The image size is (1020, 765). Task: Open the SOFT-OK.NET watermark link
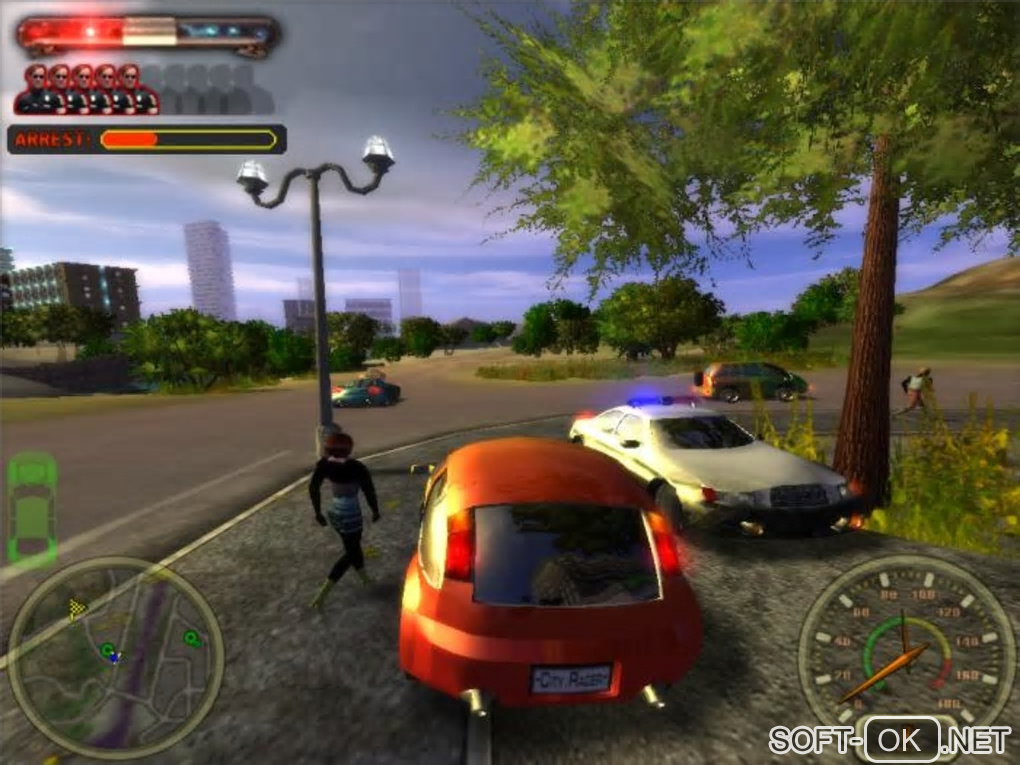[890, 740]
